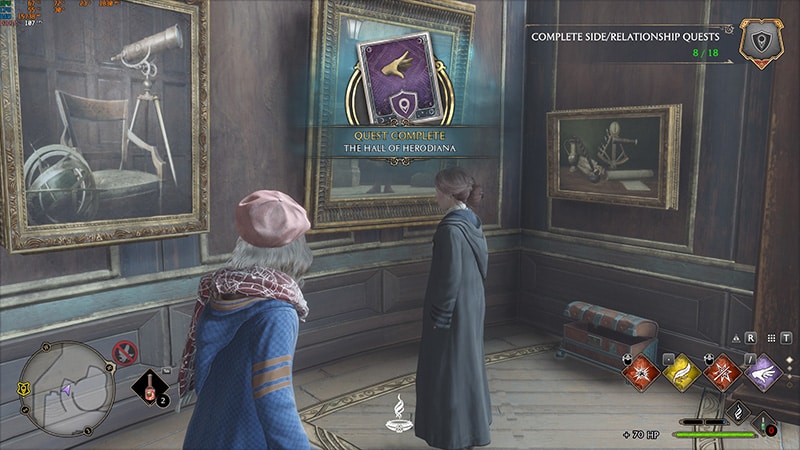Use the purple hand spell slot
800x450 pixels.
point(763,371)
